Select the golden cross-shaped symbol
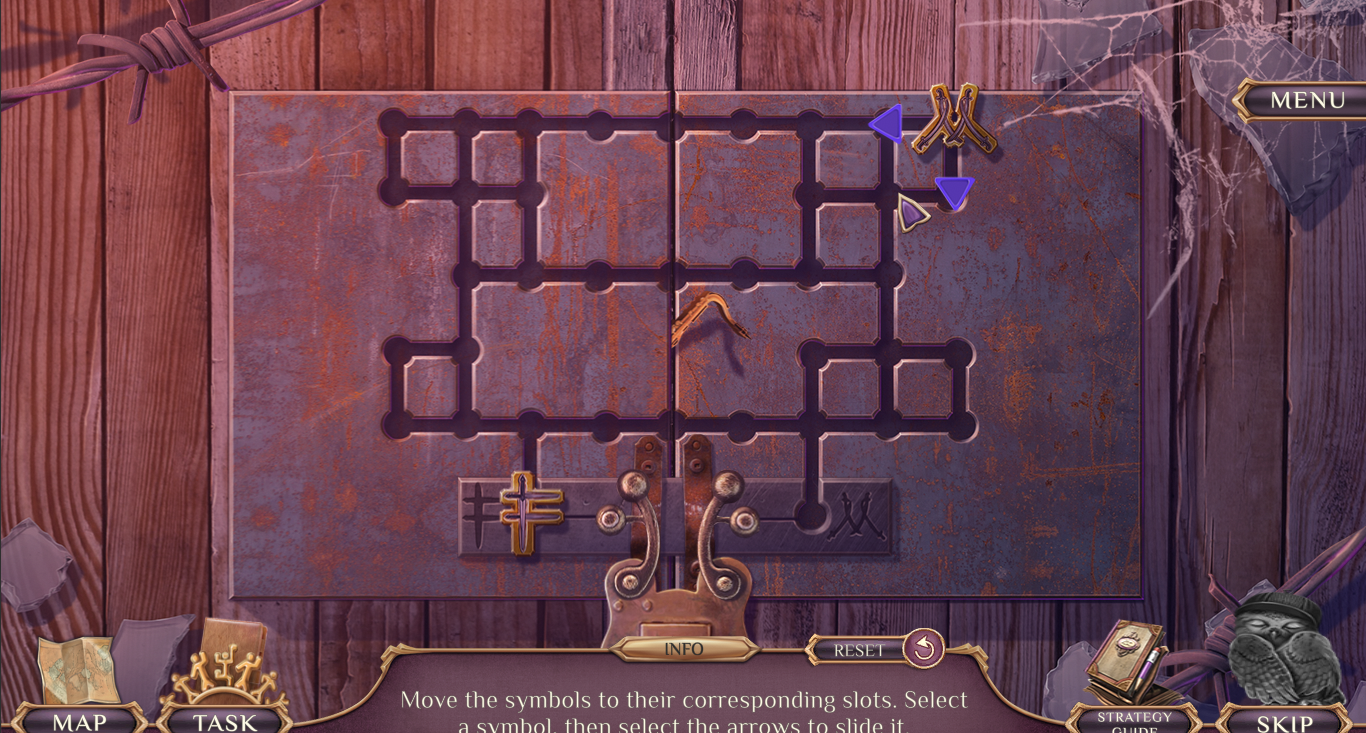1366x733 pixels. [525, 510]
